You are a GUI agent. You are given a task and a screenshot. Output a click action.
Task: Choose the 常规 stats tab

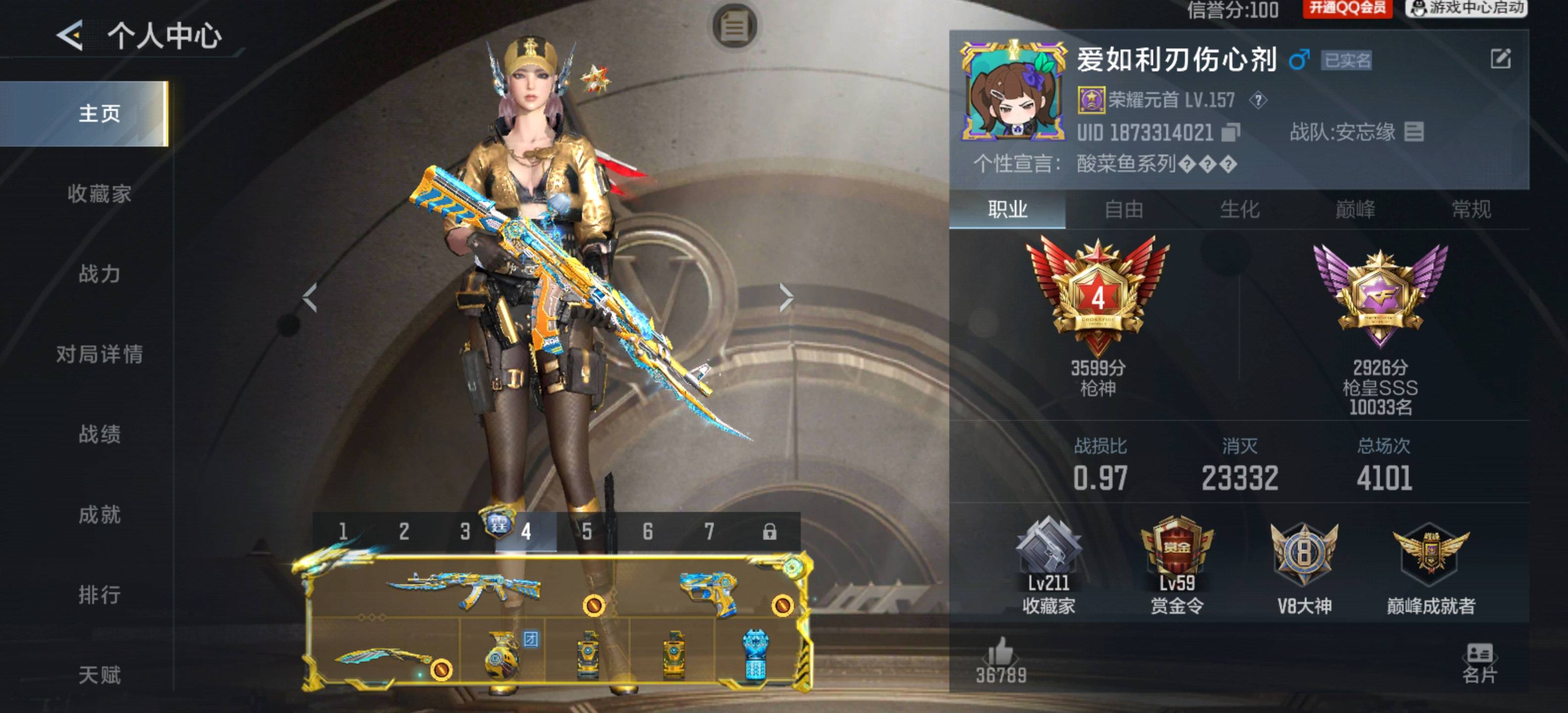pos(1470,209)
